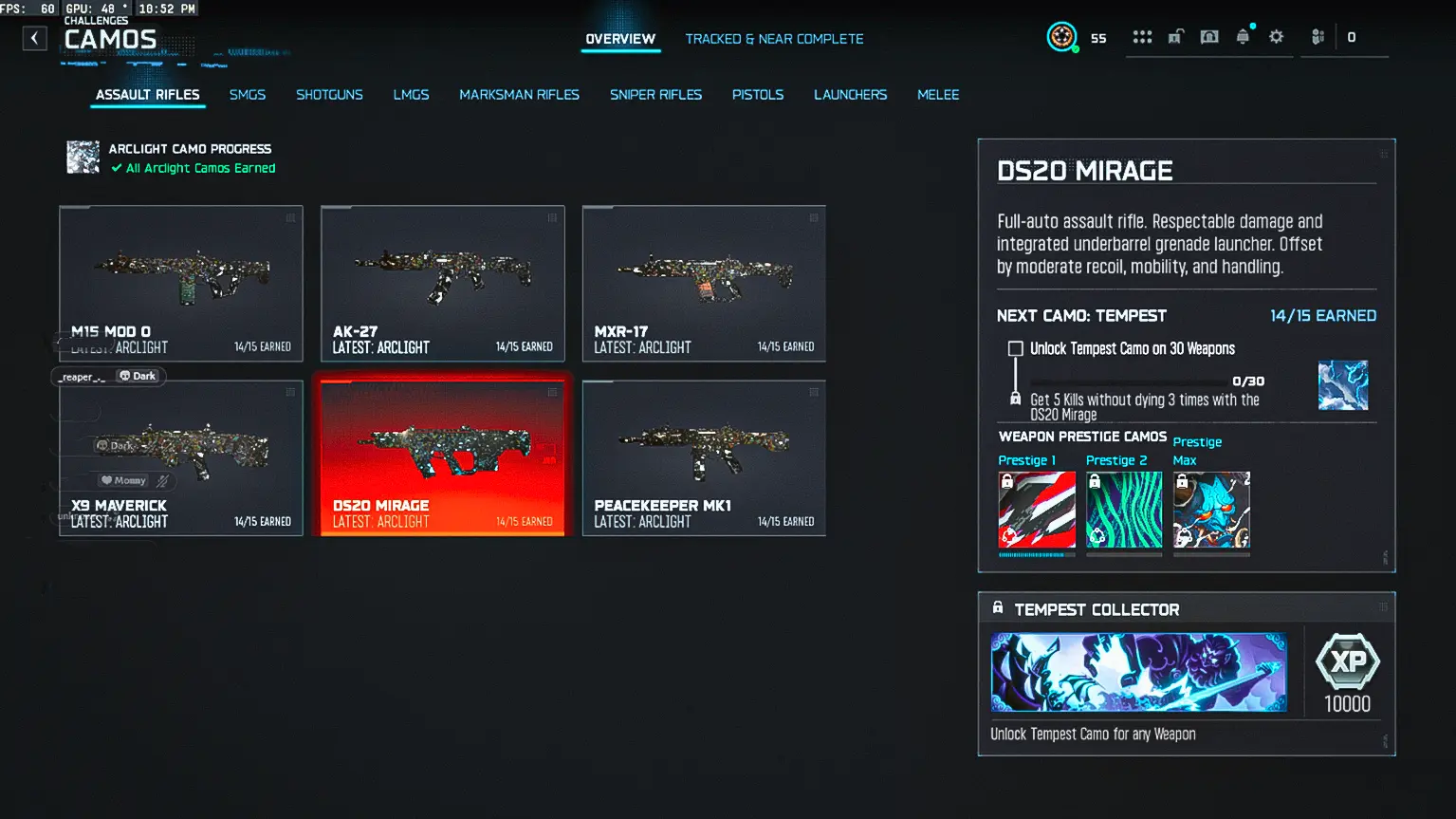Open the TRACKED & NEAR COMPLETE tab
Image resolution: width=1456 pixels, height=819 pixels.
[774, 39]
